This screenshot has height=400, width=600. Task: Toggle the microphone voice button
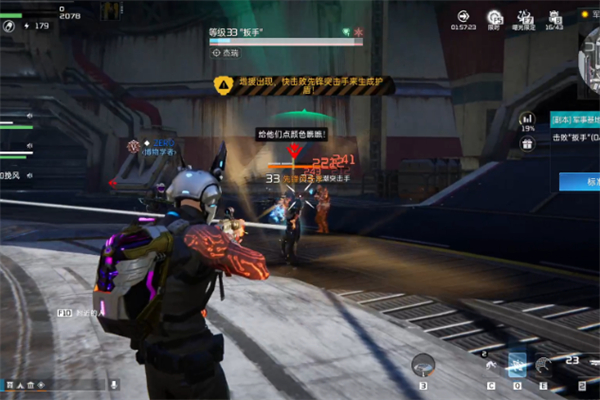pyautogui.click(x=114, y=384)
